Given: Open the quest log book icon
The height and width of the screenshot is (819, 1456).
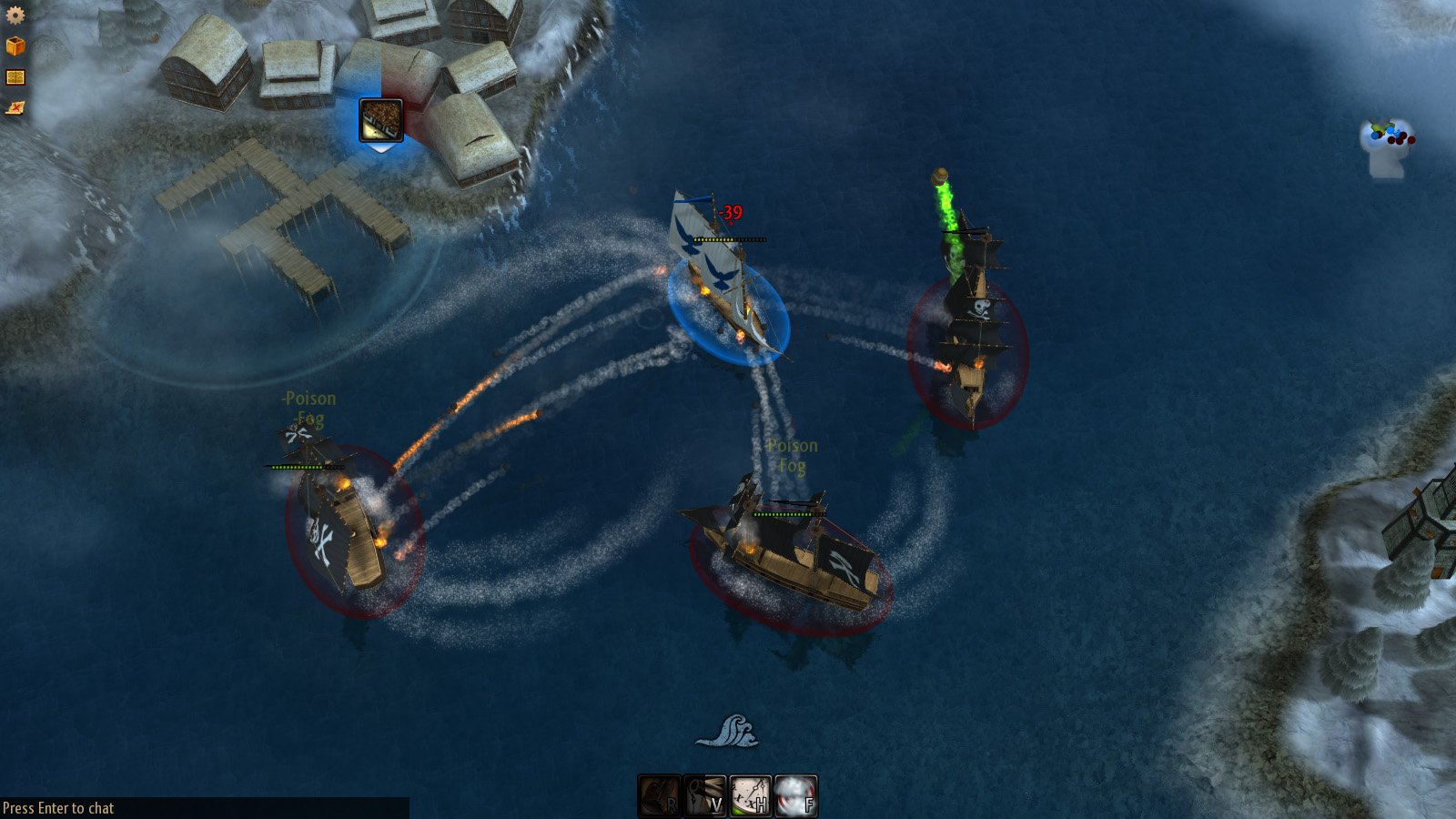Looking at the screenshot, I should pyautogui.click(x=15, y=76).
